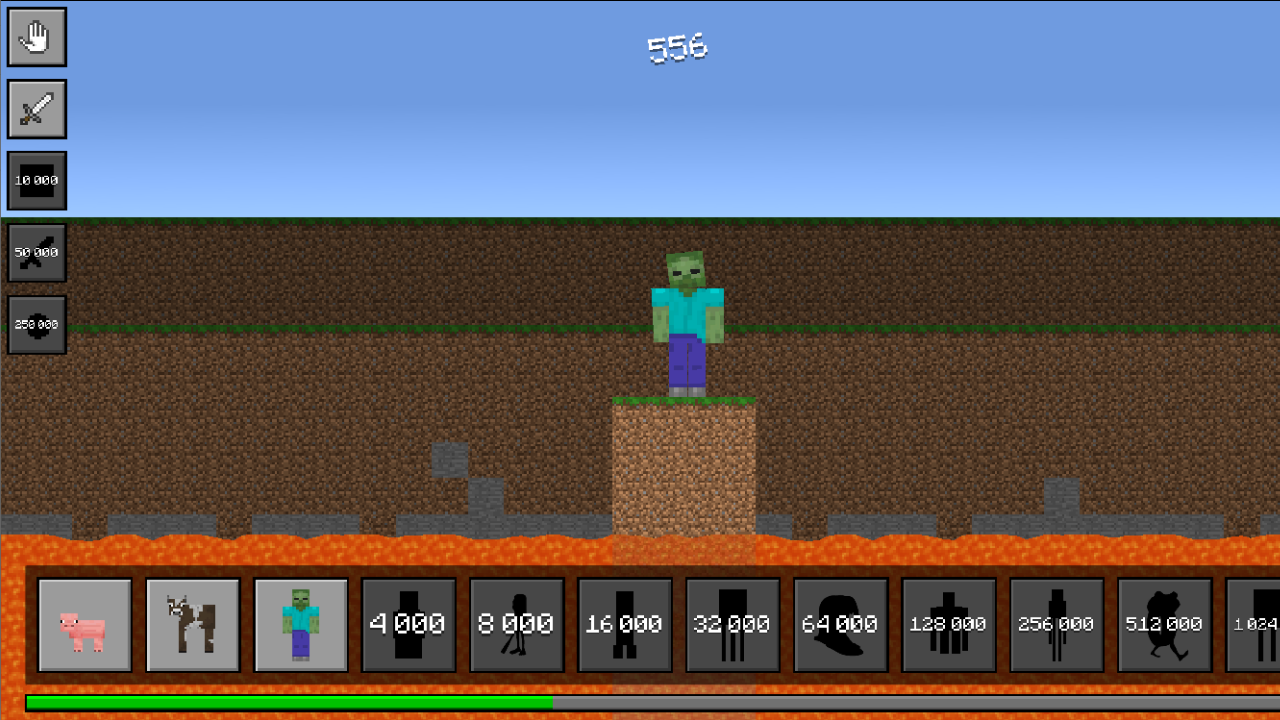Open the rightmost 1 024 000 slot
The height and width of the screenshot is (720, 1280).
1258,625
